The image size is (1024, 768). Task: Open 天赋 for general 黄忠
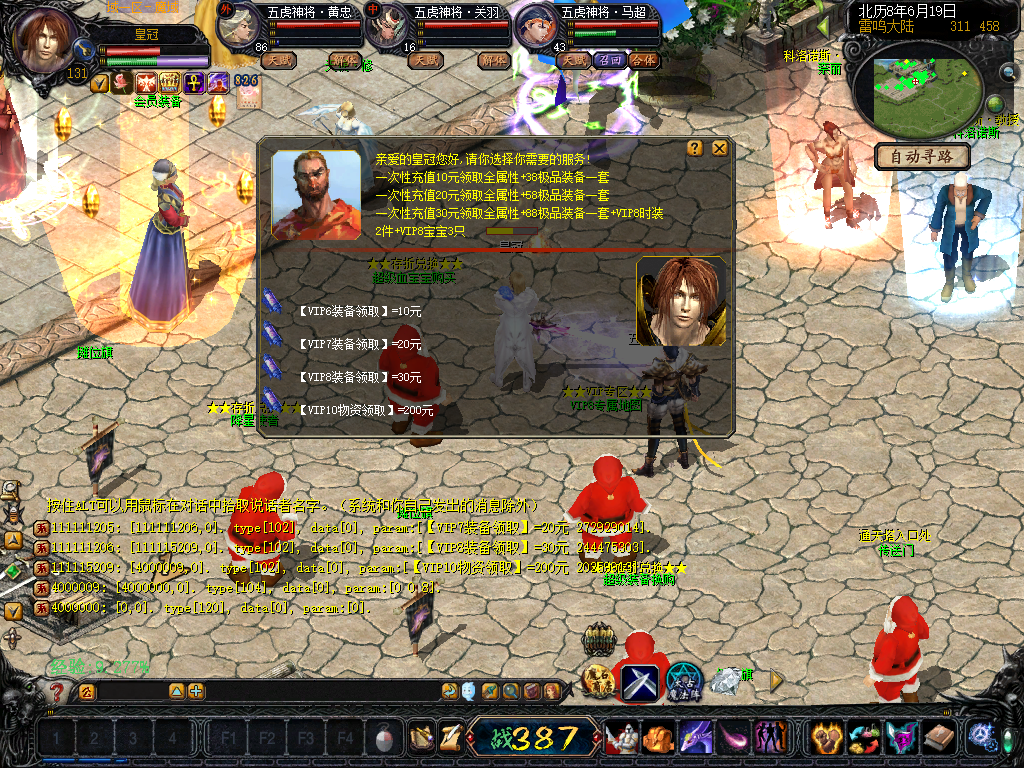[278, 60]
